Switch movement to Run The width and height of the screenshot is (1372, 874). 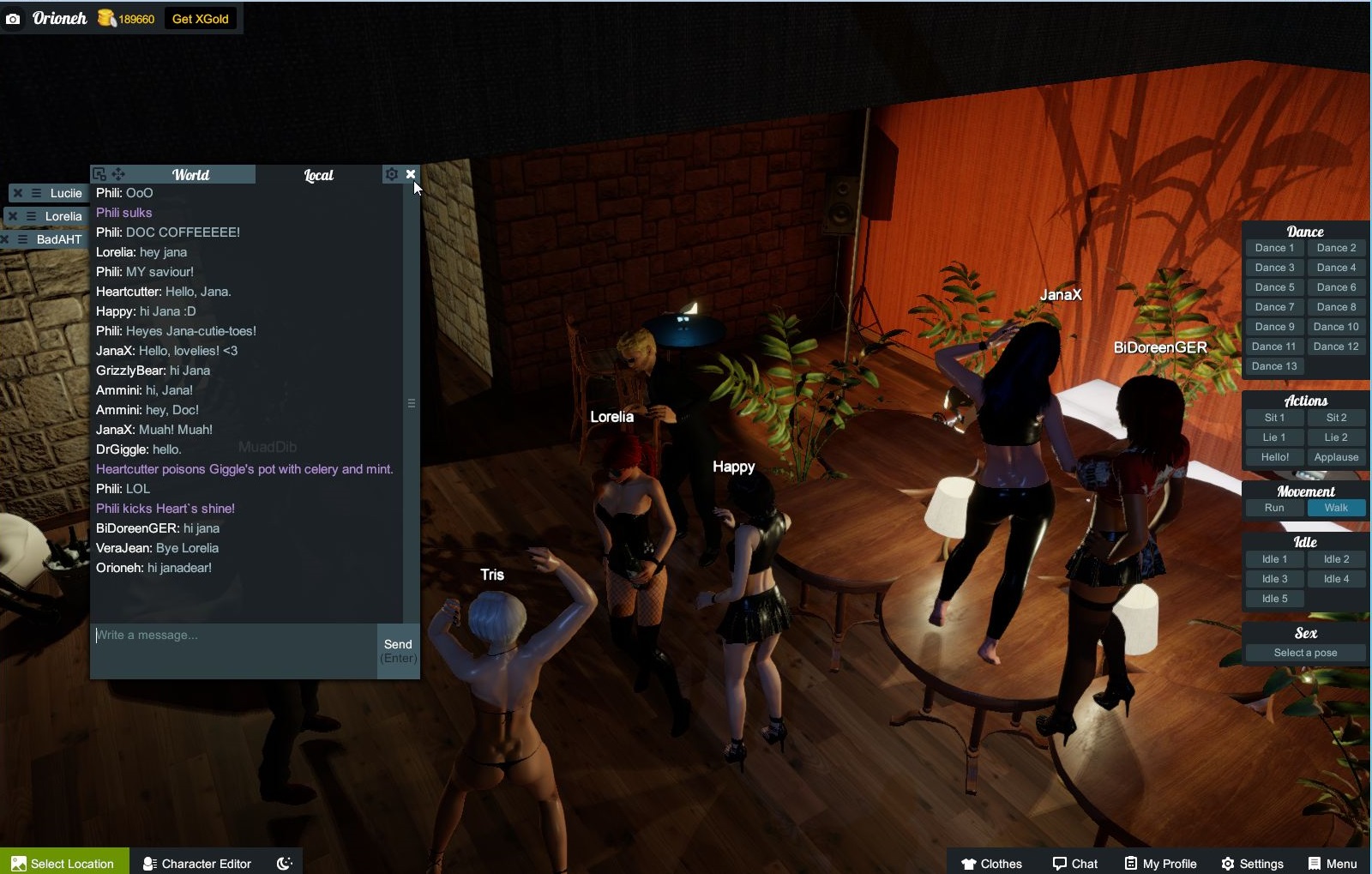1274,507
